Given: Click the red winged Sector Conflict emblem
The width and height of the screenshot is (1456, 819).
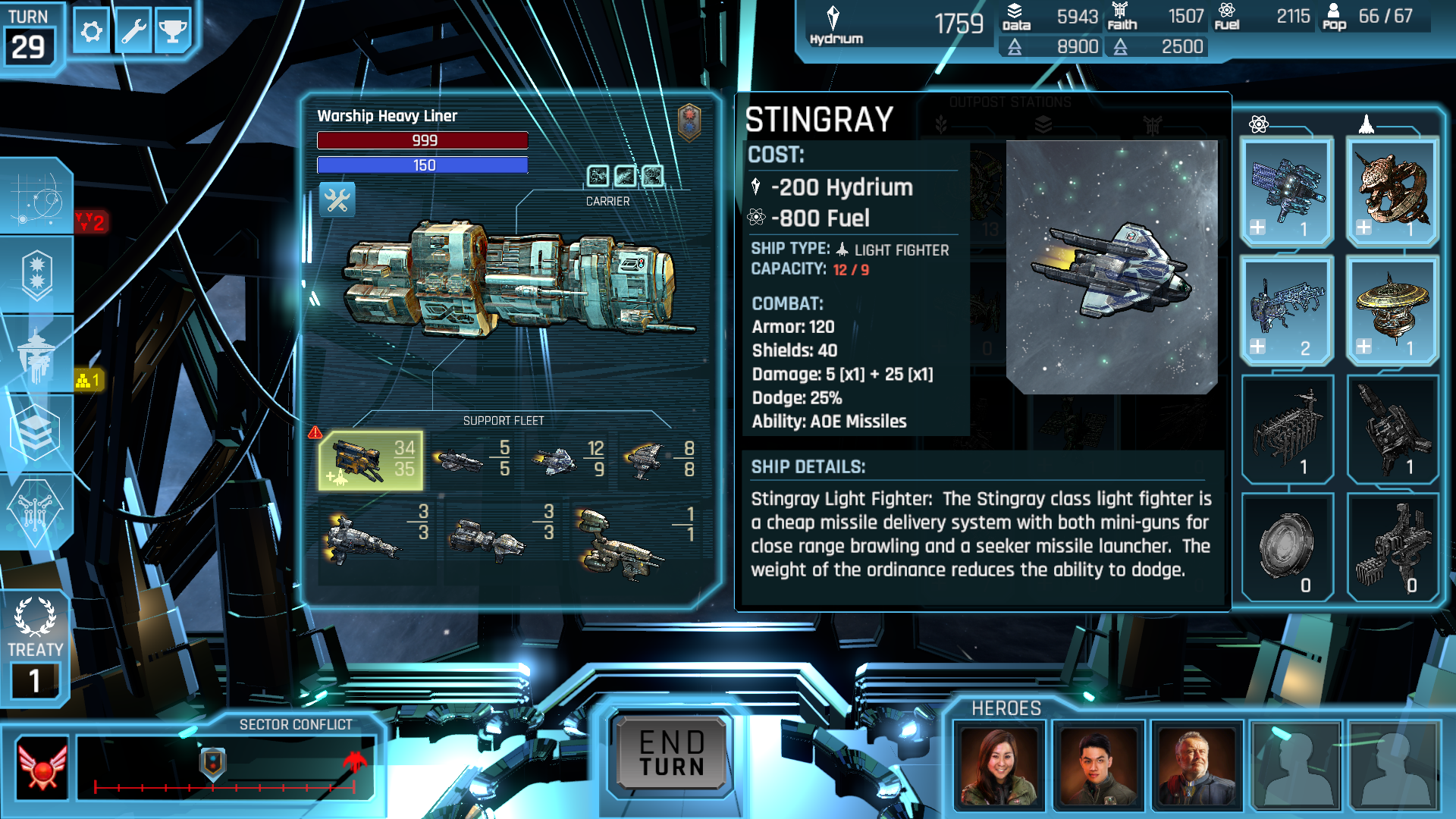Looking at the screenshot, I should (x=42, y=767).
